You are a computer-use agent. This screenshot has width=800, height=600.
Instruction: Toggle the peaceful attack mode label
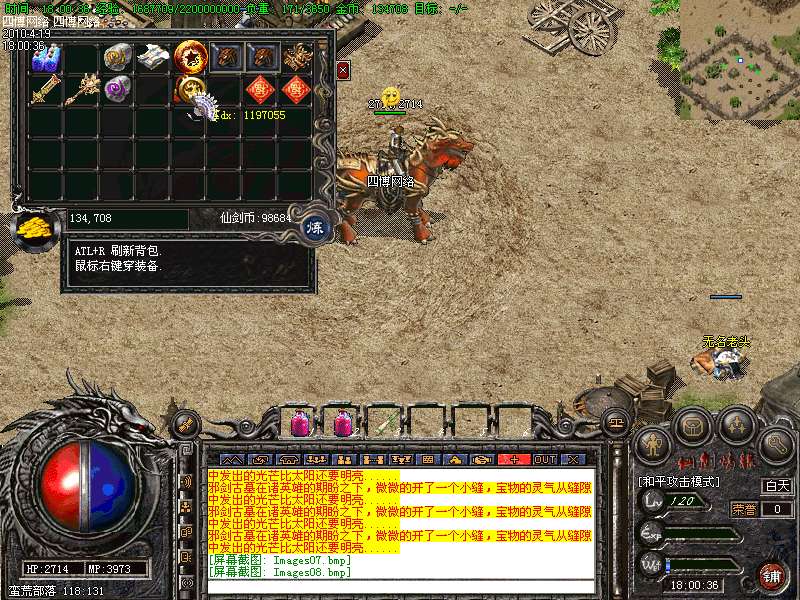(x=680, y=481)
